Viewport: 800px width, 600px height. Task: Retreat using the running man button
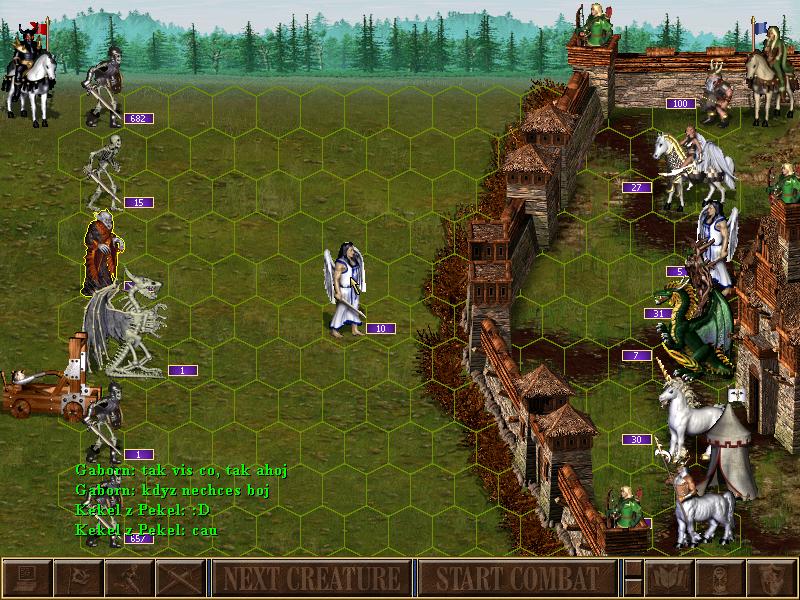129,578
